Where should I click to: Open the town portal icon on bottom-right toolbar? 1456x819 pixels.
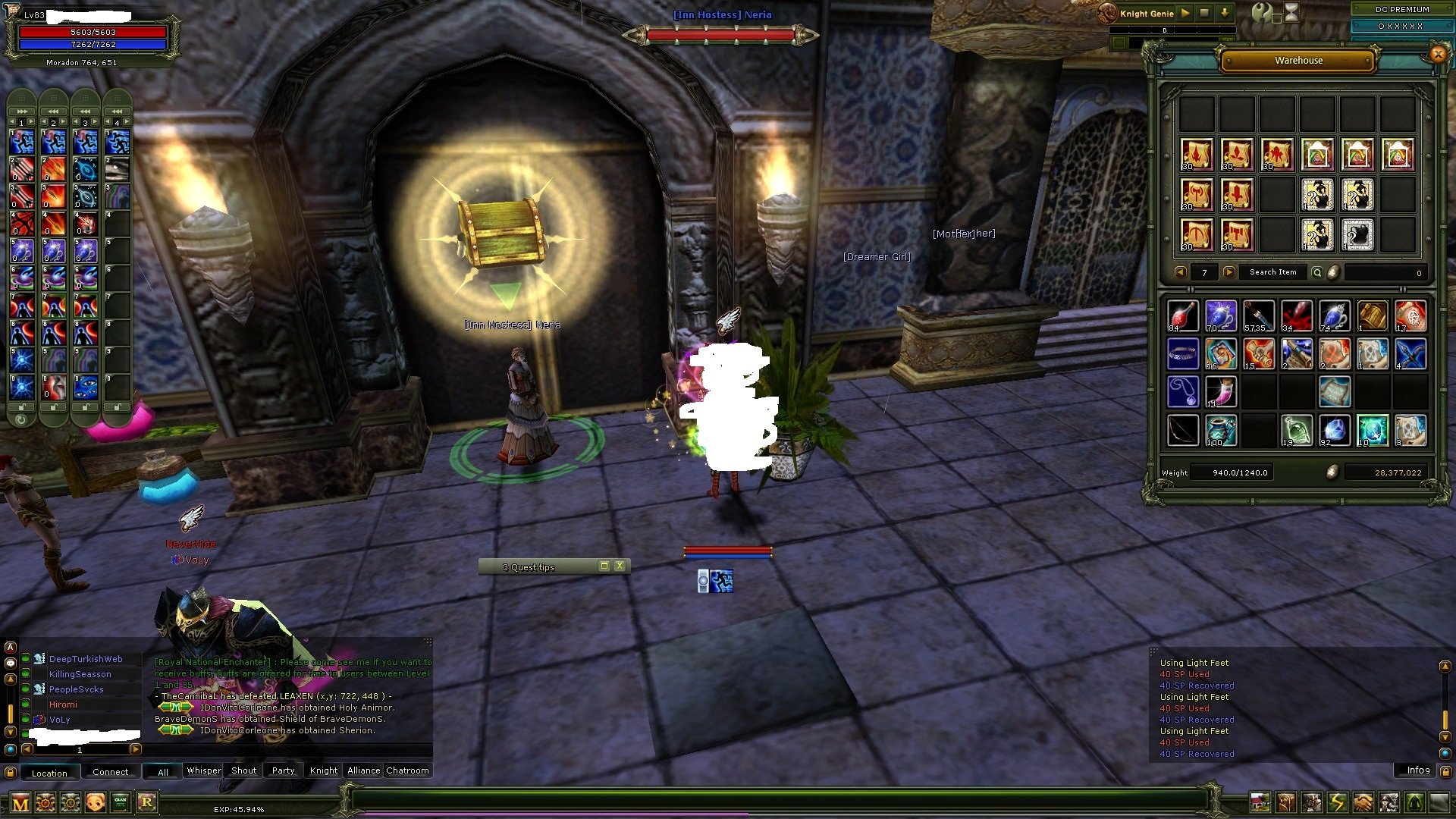point(1260,802)
